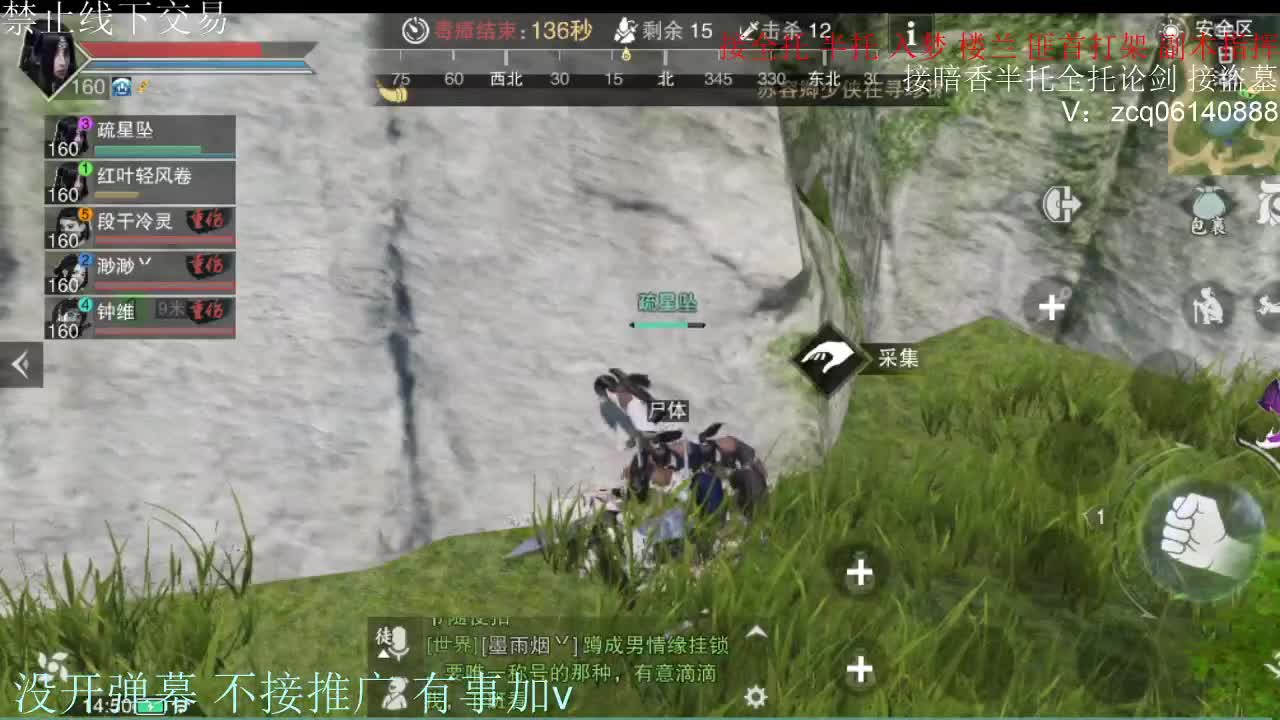This screenshot has height=720, width=1280.
Task: Expand chat using the upward chevron
Action: point(756,632)
